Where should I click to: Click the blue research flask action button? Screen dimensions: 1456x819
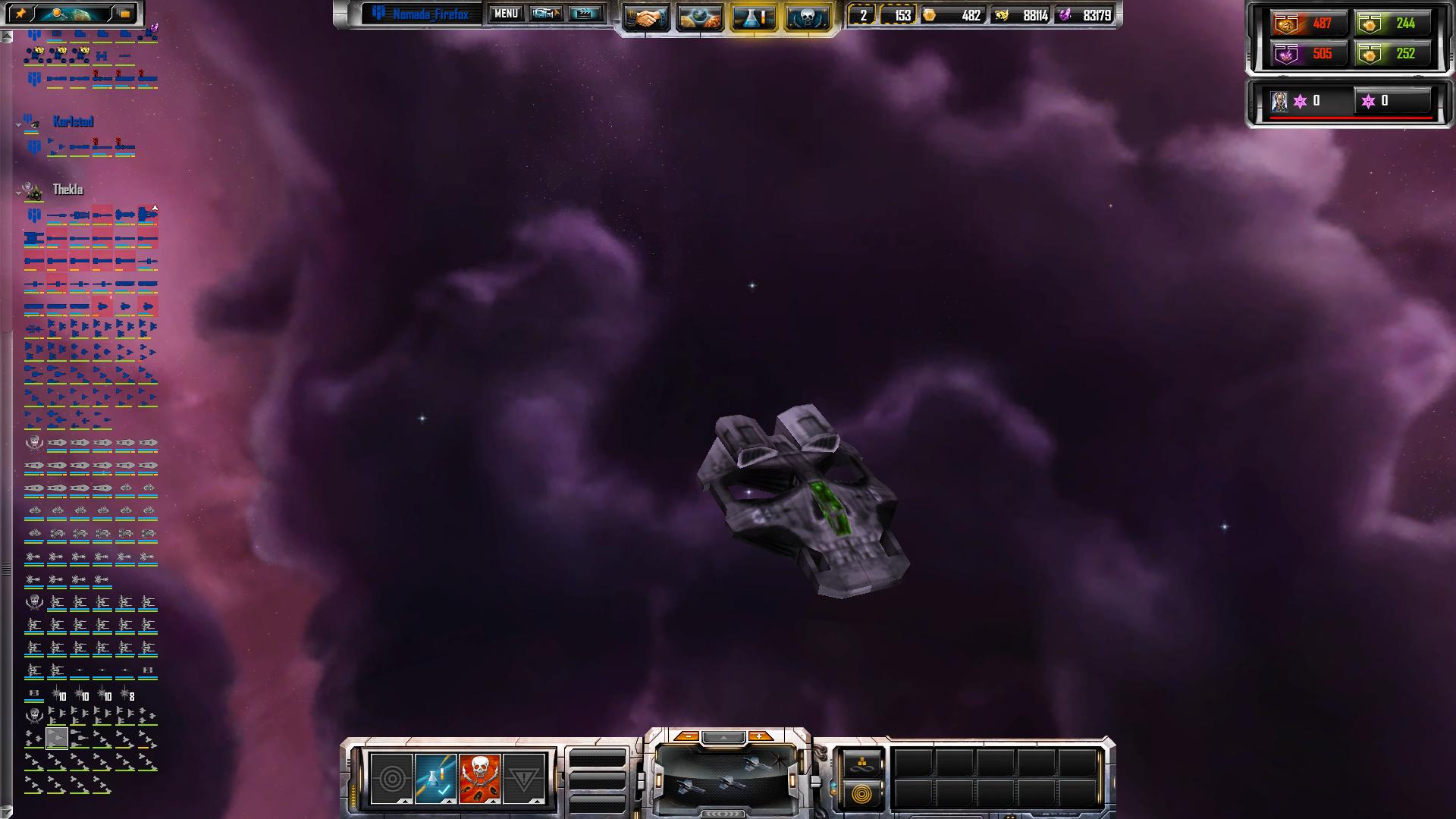coord(436,778)
